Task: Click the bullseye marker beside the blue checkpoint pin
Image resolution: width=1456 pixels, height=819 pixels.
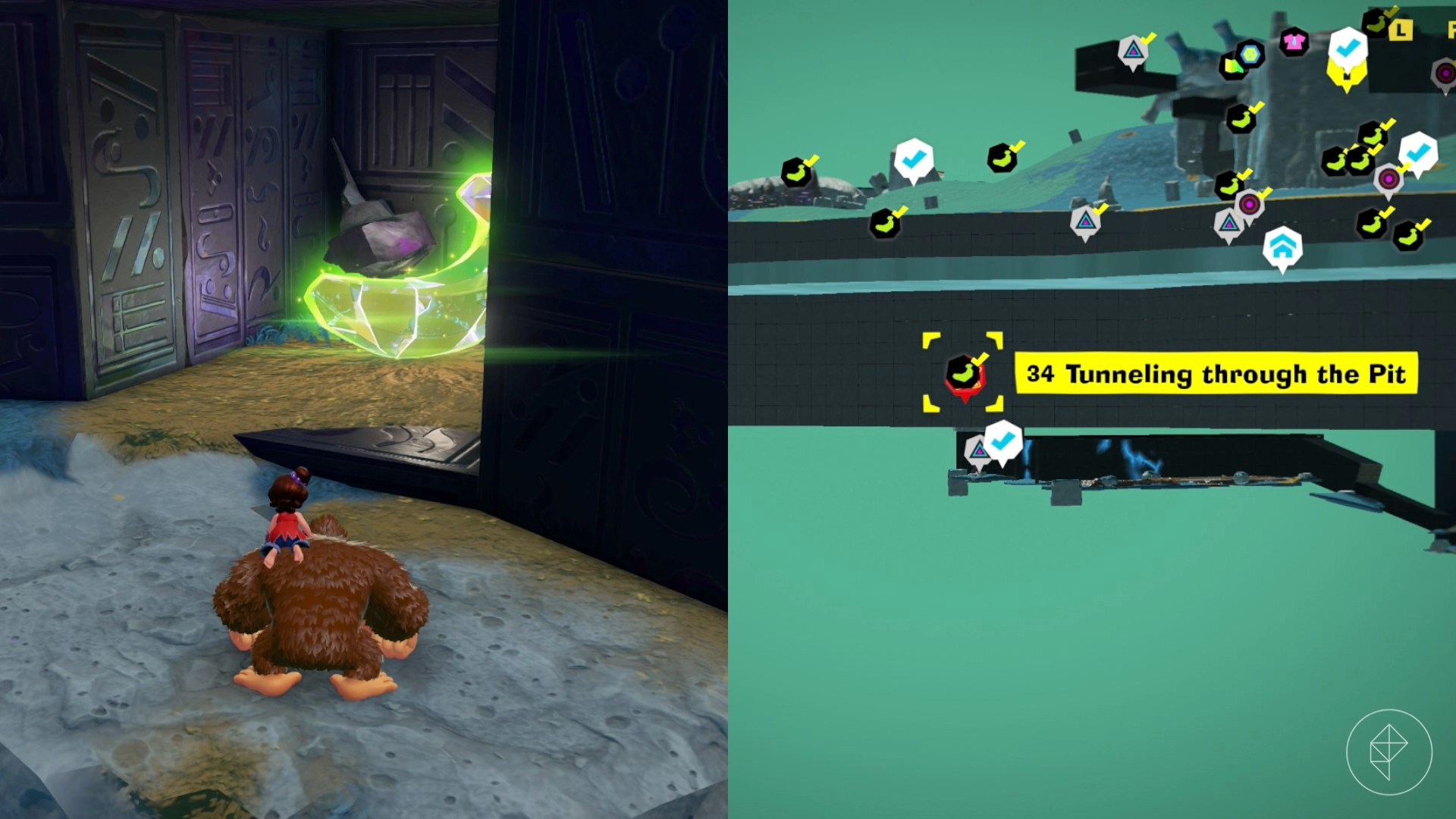Action: click(x=1389, y=179)
